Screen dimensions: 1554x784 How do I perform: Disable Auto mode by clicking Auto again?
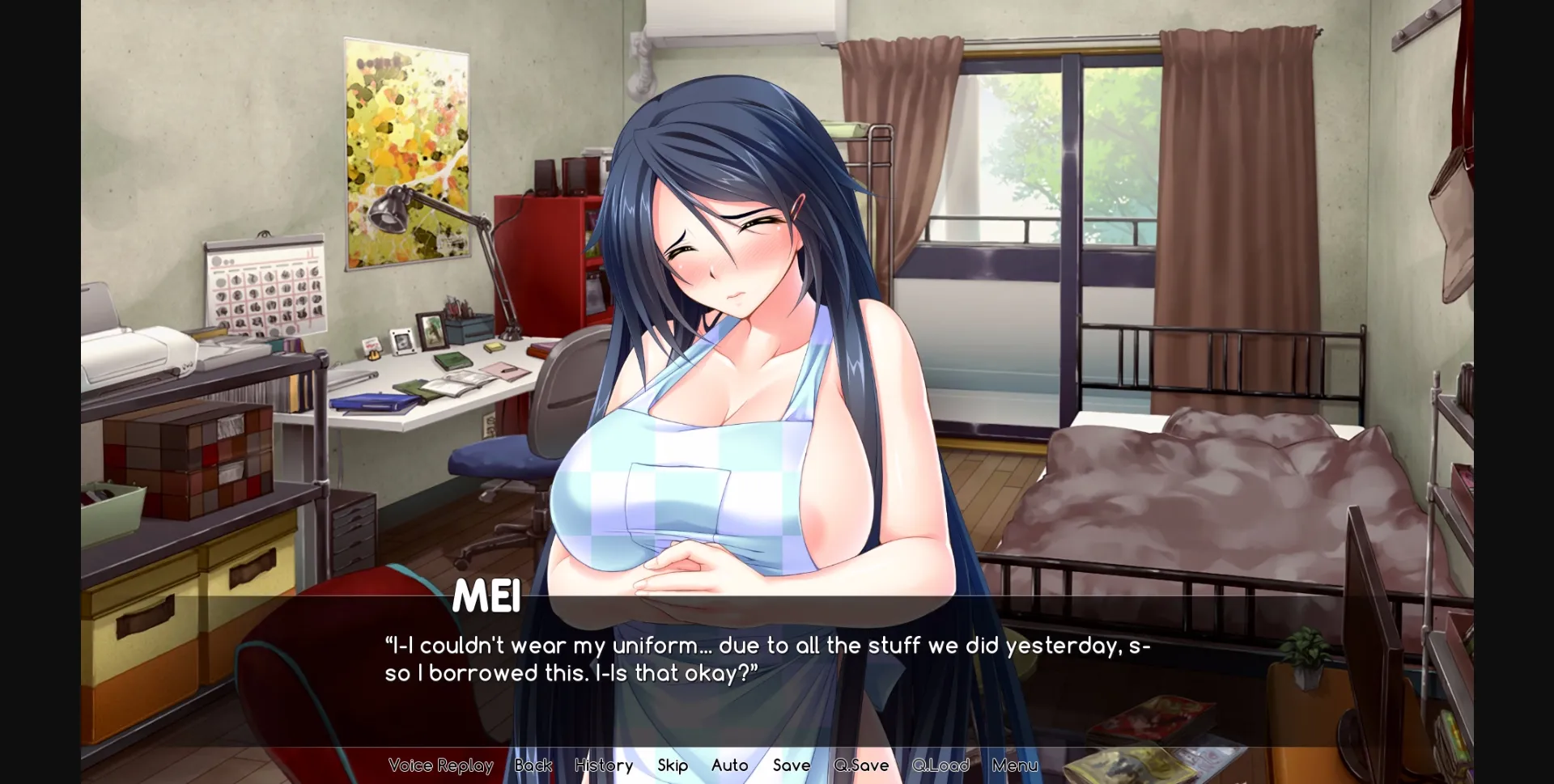click(x=728, y=765)
